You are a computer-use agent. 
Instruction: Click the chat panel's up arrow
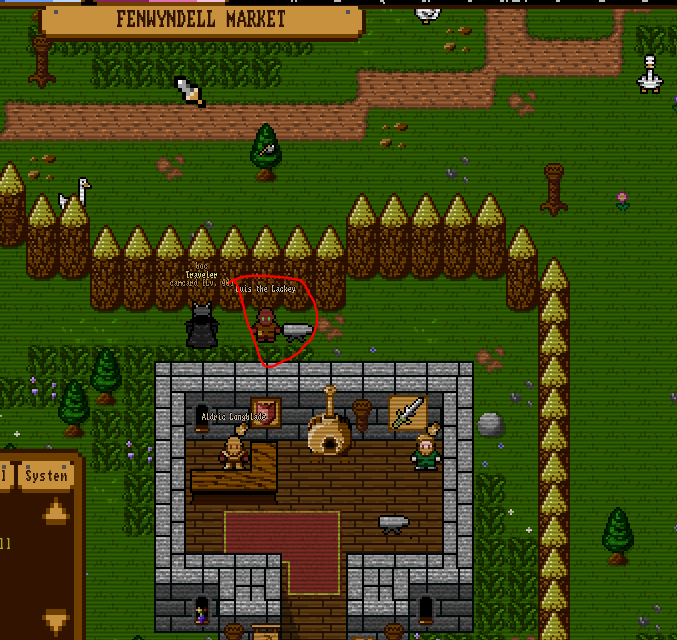[56, 513]
